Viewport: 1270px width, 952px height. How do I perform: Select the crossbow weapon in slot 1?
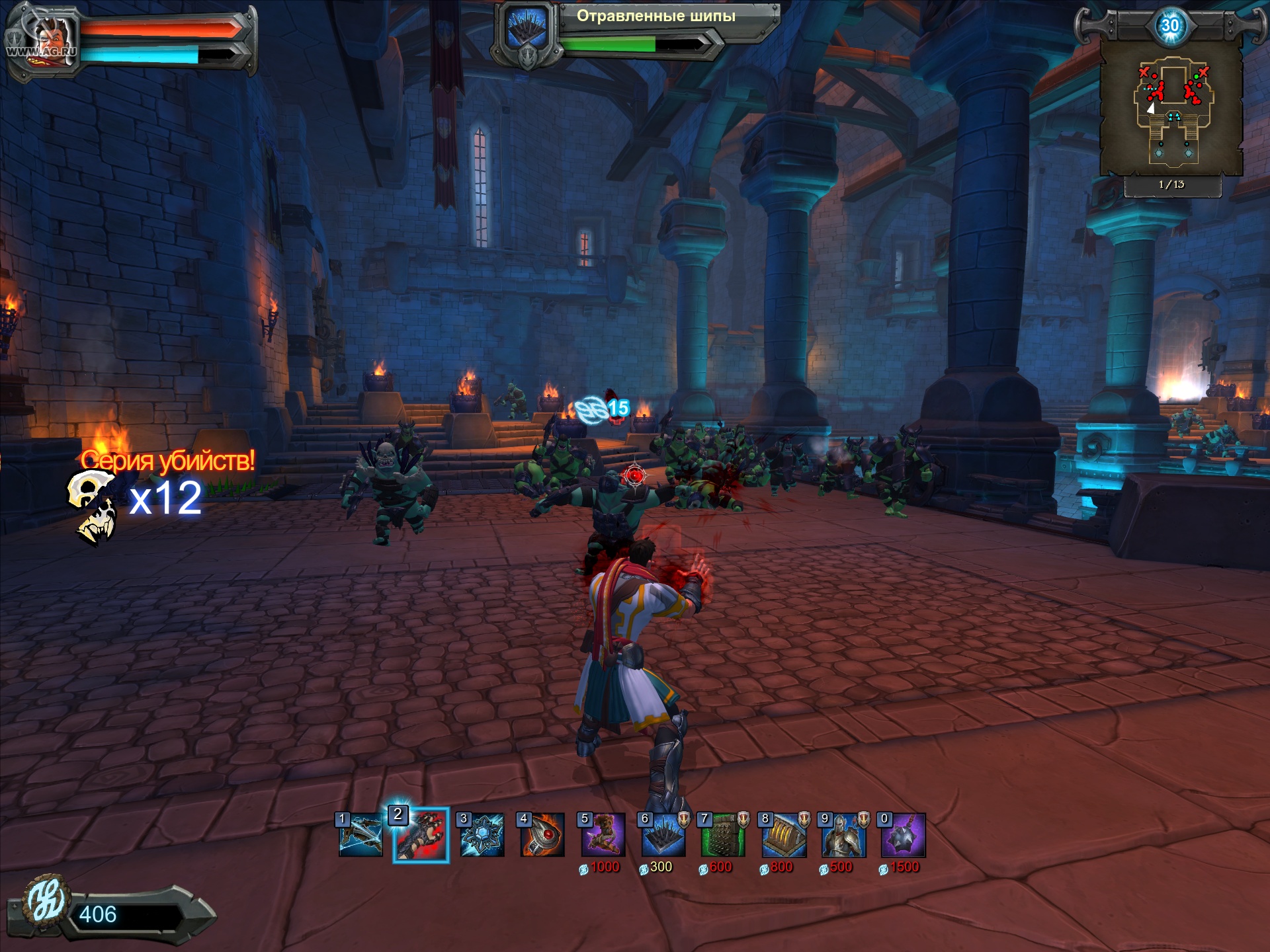pyautogui.click(x=360, y=836)
